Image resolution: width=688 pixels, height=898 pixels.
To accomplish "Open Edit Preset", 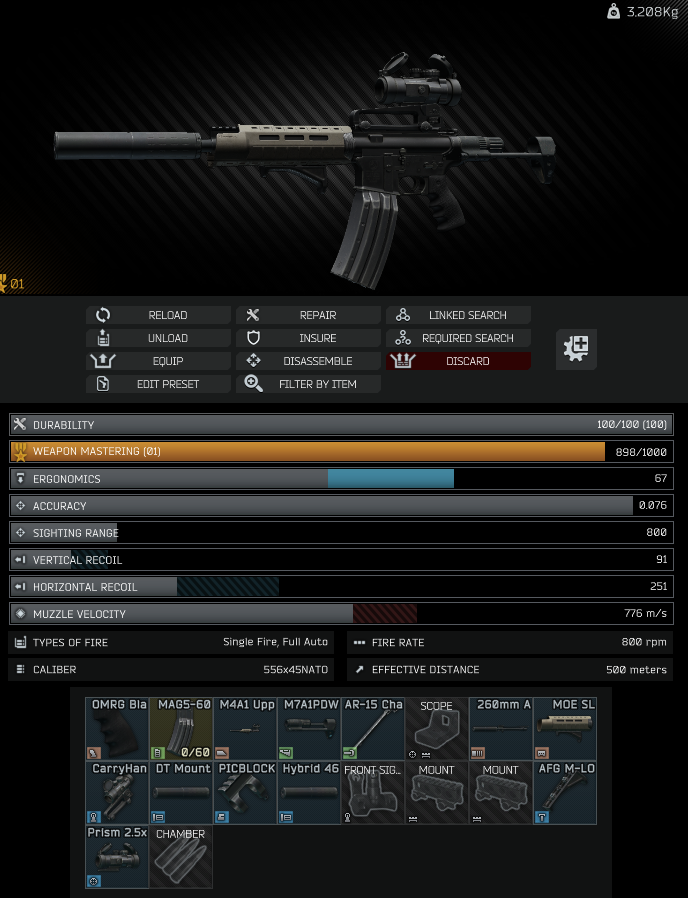I will [x=158, y=384].
